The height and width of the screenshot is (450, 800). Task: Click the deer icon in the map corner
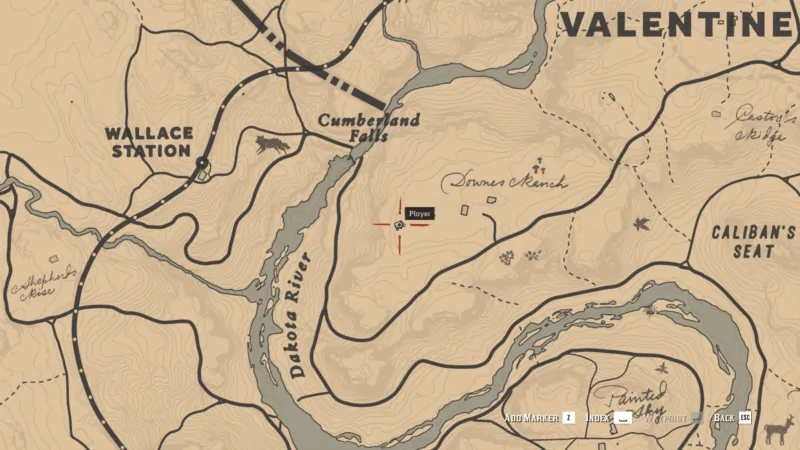[775, 431]
